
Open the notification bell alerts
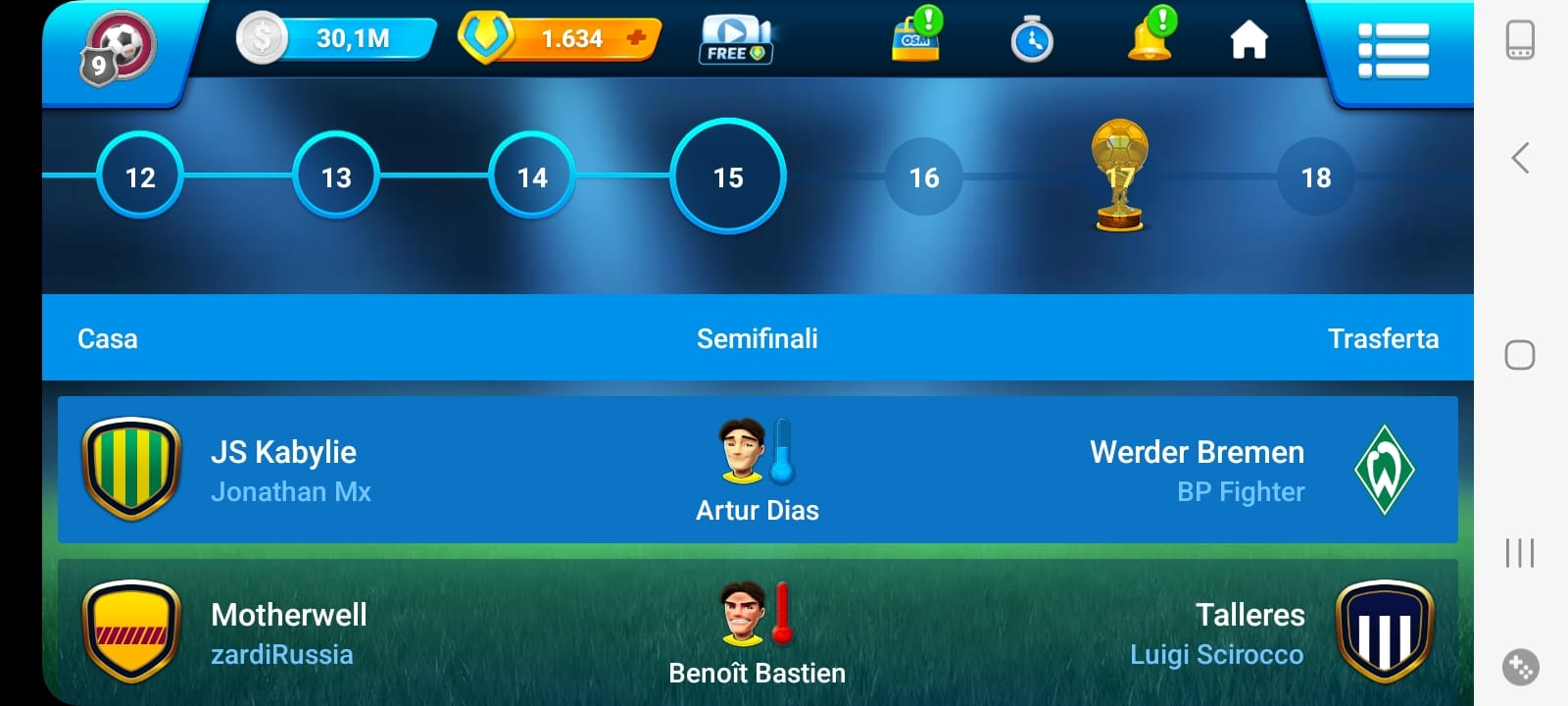[x=1151, y=39]
